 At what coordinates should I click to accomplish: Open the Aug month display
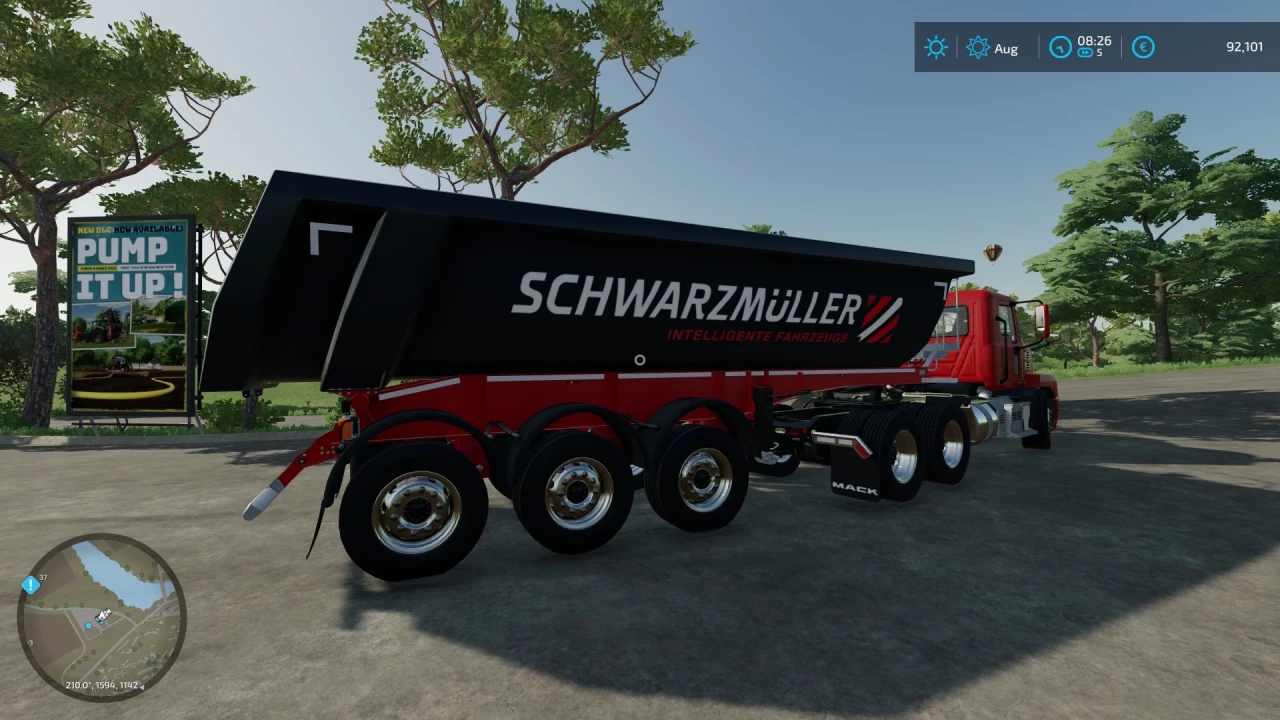[1006, 48]
